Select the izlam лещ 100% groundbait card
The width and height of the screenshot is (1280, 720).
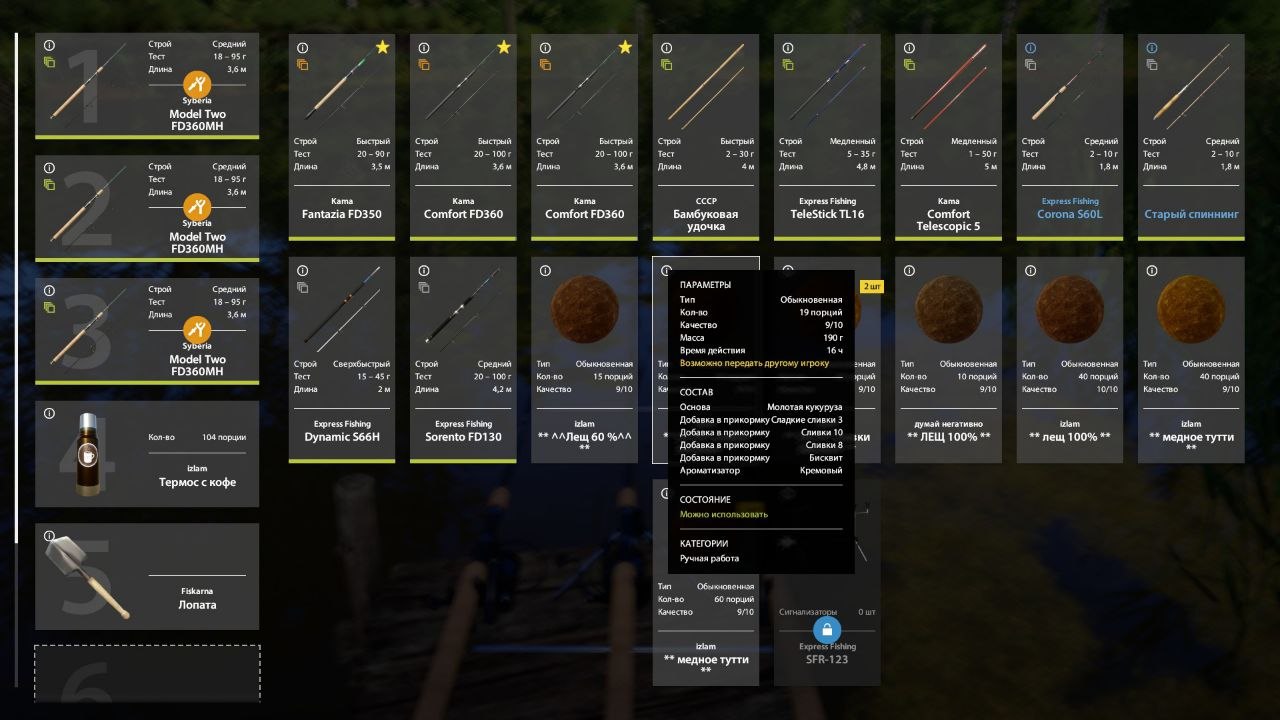pyautogui.click(x=1069, y=360)
